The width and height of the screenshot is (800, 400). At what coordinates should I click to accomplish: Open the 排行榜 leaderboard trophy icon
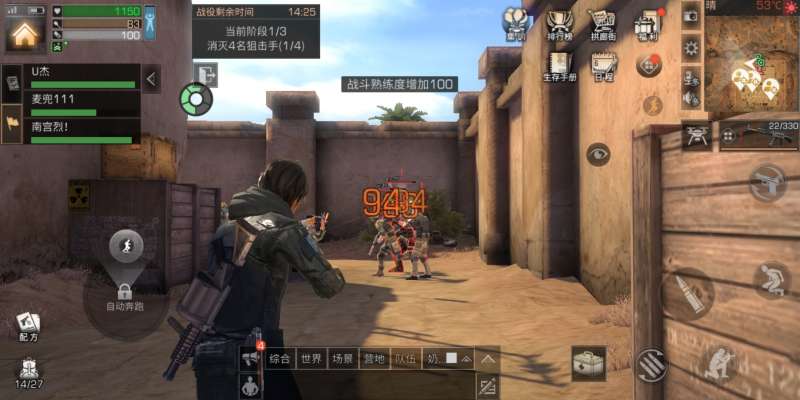point(560,24)
